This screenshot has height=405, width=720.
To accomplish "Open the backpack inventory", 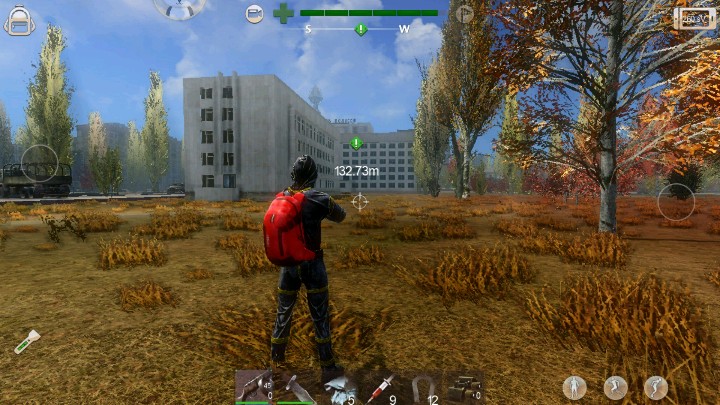I will pos(19,20).
